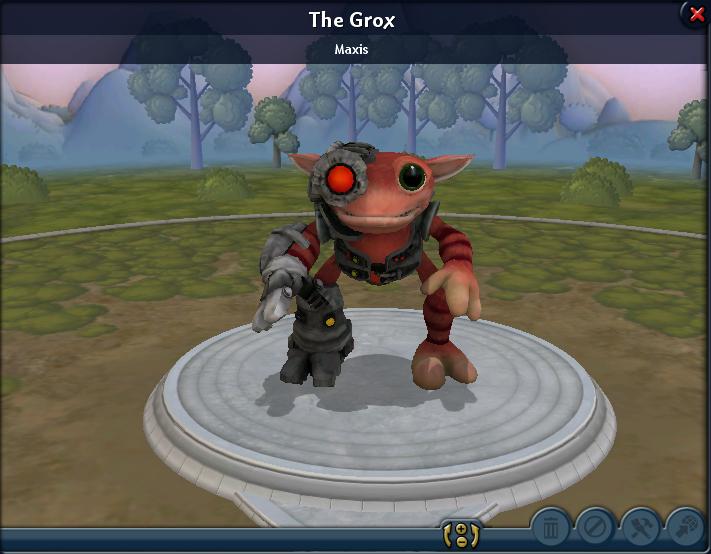Close the Grox creature viewer
The height and width of the screenshot is (554, 711).
[696, 14]
